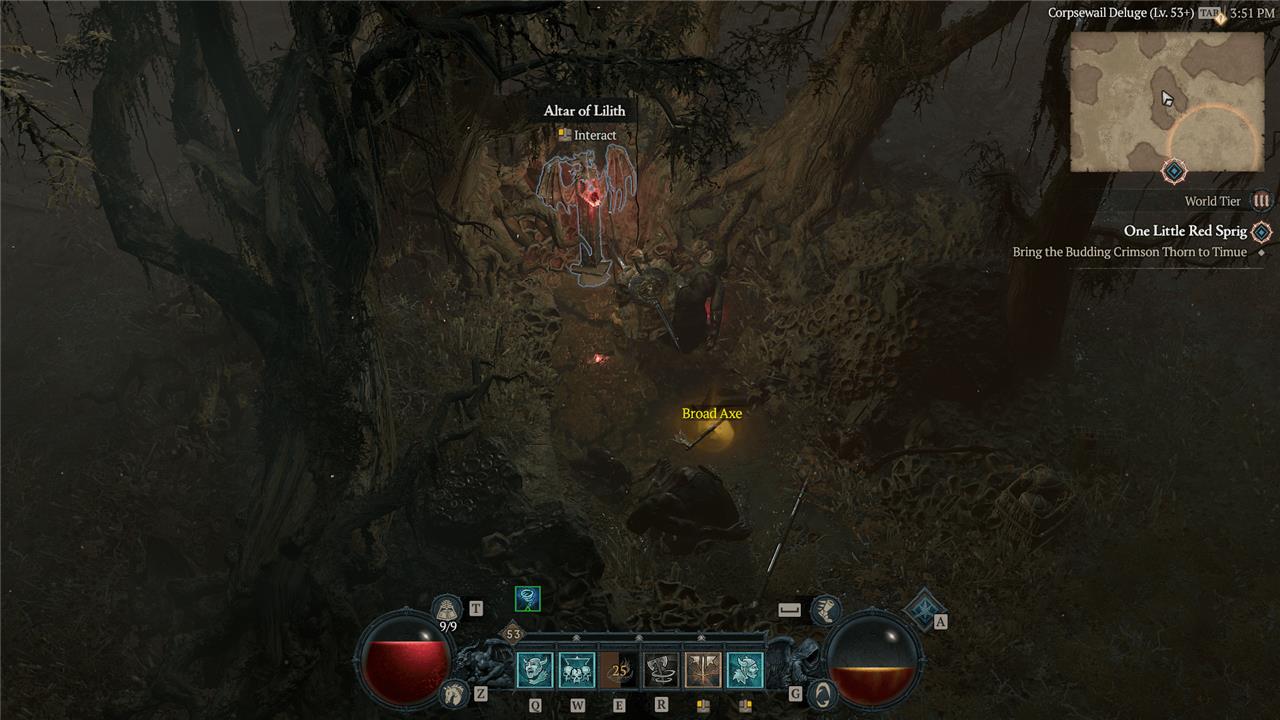
Task: Activate the shouting horned face skill
Action: [x=535, y=670]
